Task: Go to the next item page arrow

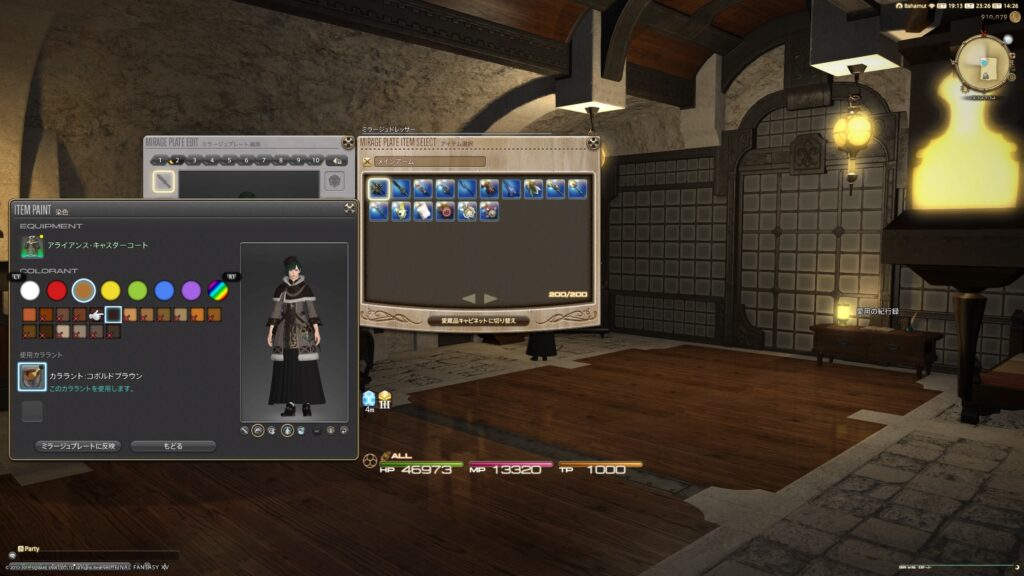Action: 491,298
